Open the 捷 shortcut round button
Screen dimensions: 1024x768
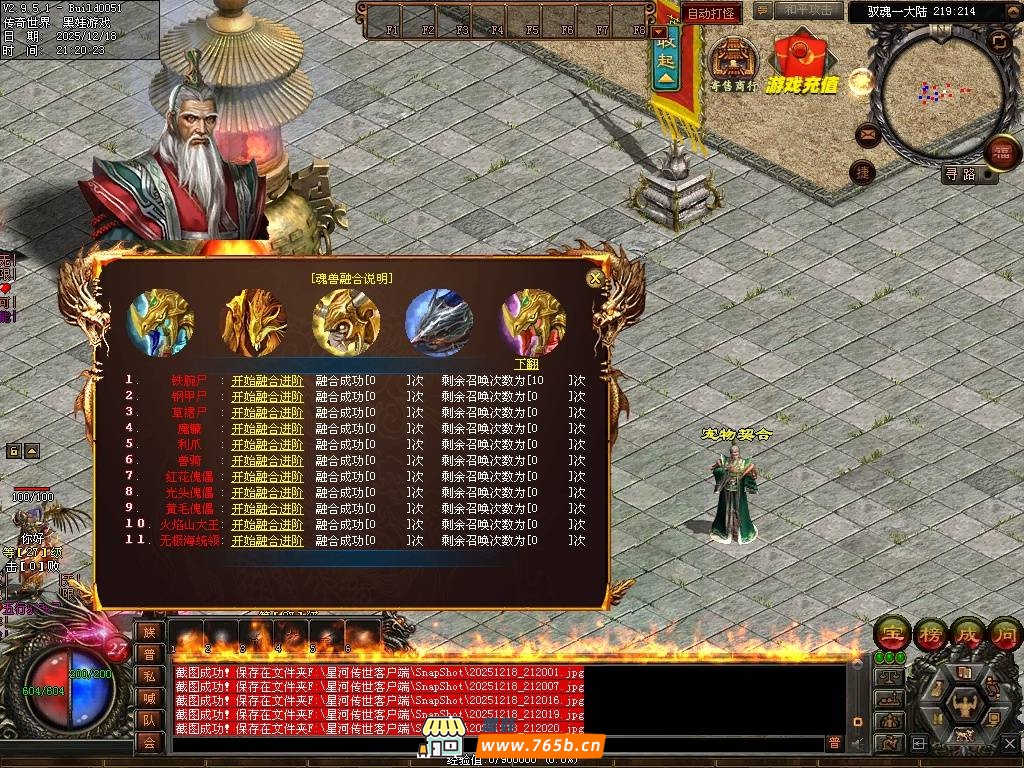click(x=862, y=172)
